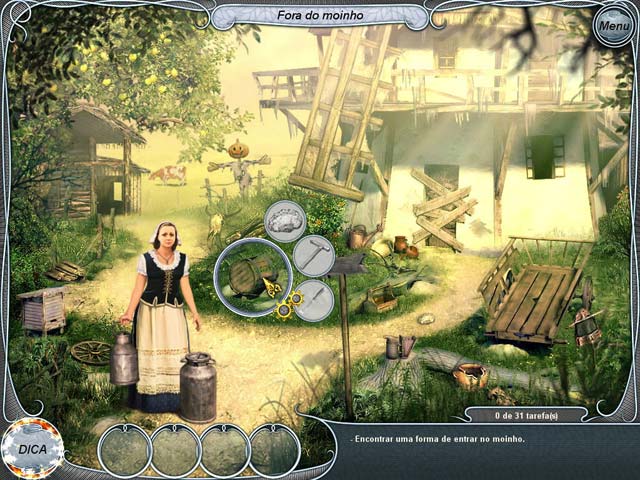Use the DICA hint button
Screen dimensions: 640x480
coord(31,448)
